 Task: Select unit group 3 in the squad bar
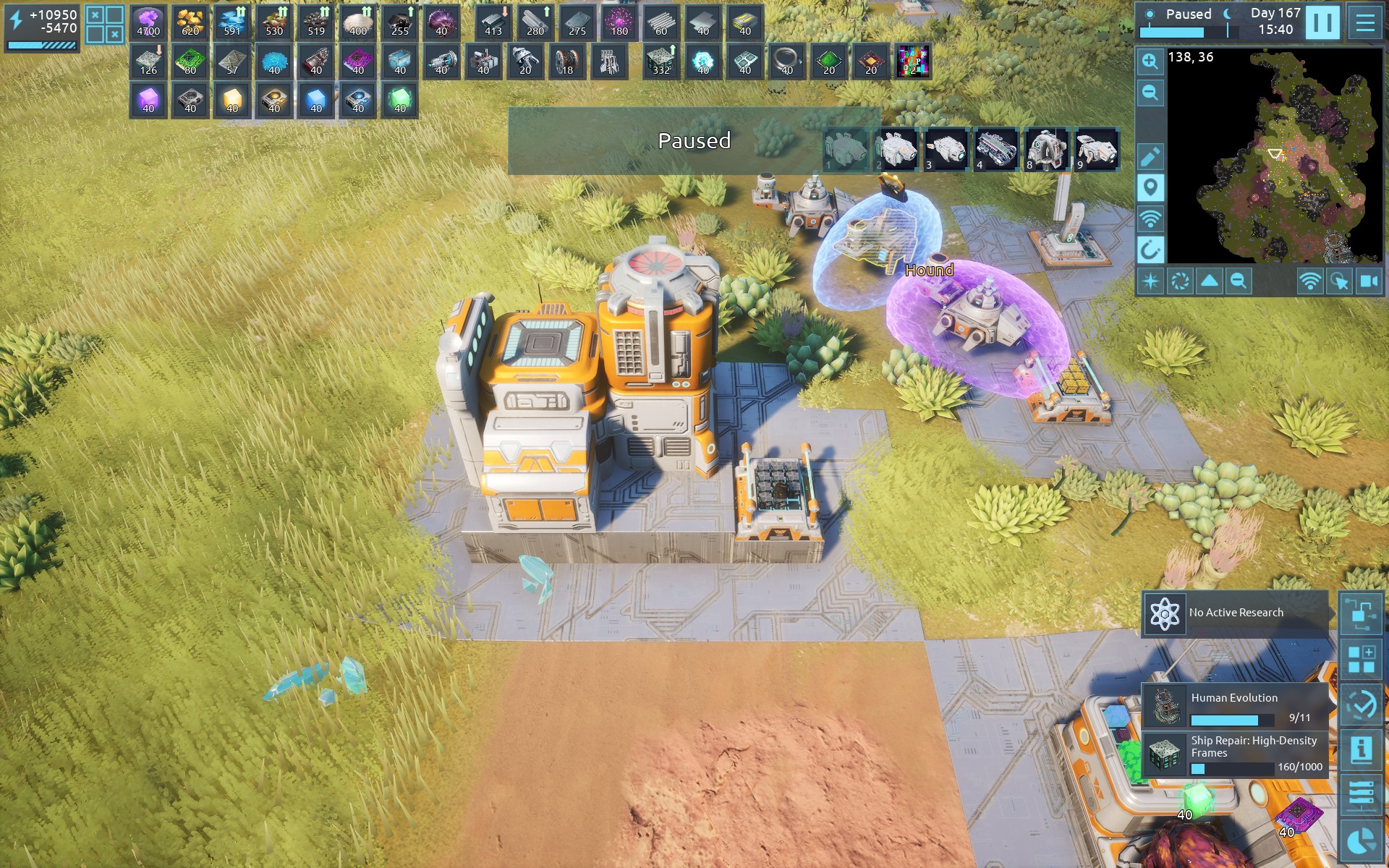(x=946, y=150)
